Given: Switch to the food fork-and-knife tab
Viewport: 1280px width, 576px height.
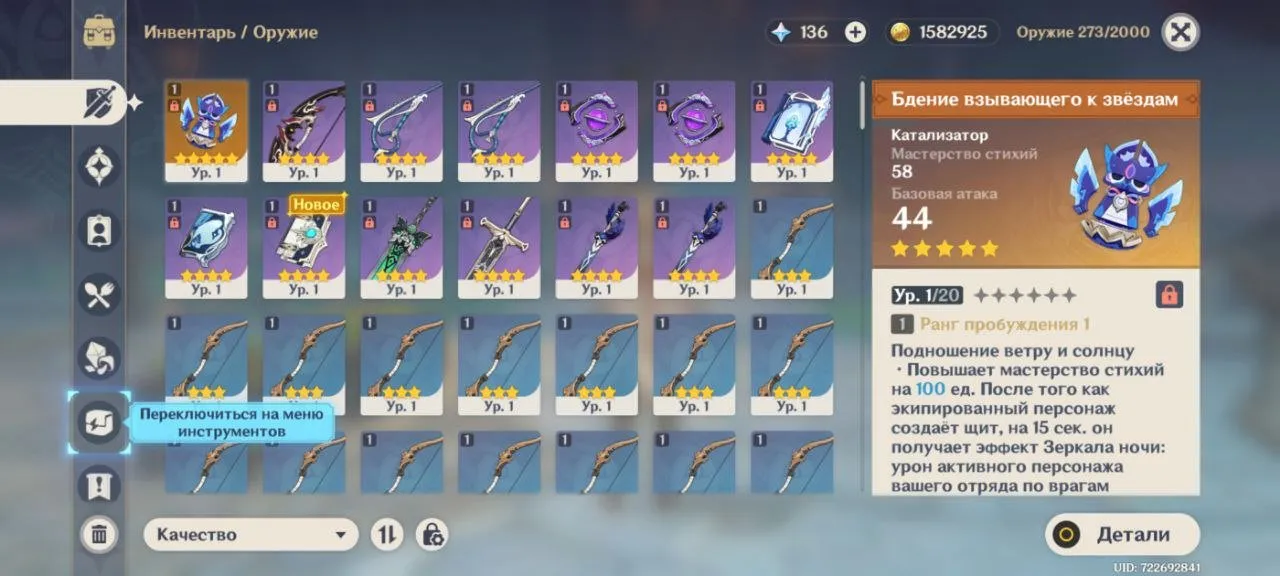Looking at the screenshot, I should [99, 294].
